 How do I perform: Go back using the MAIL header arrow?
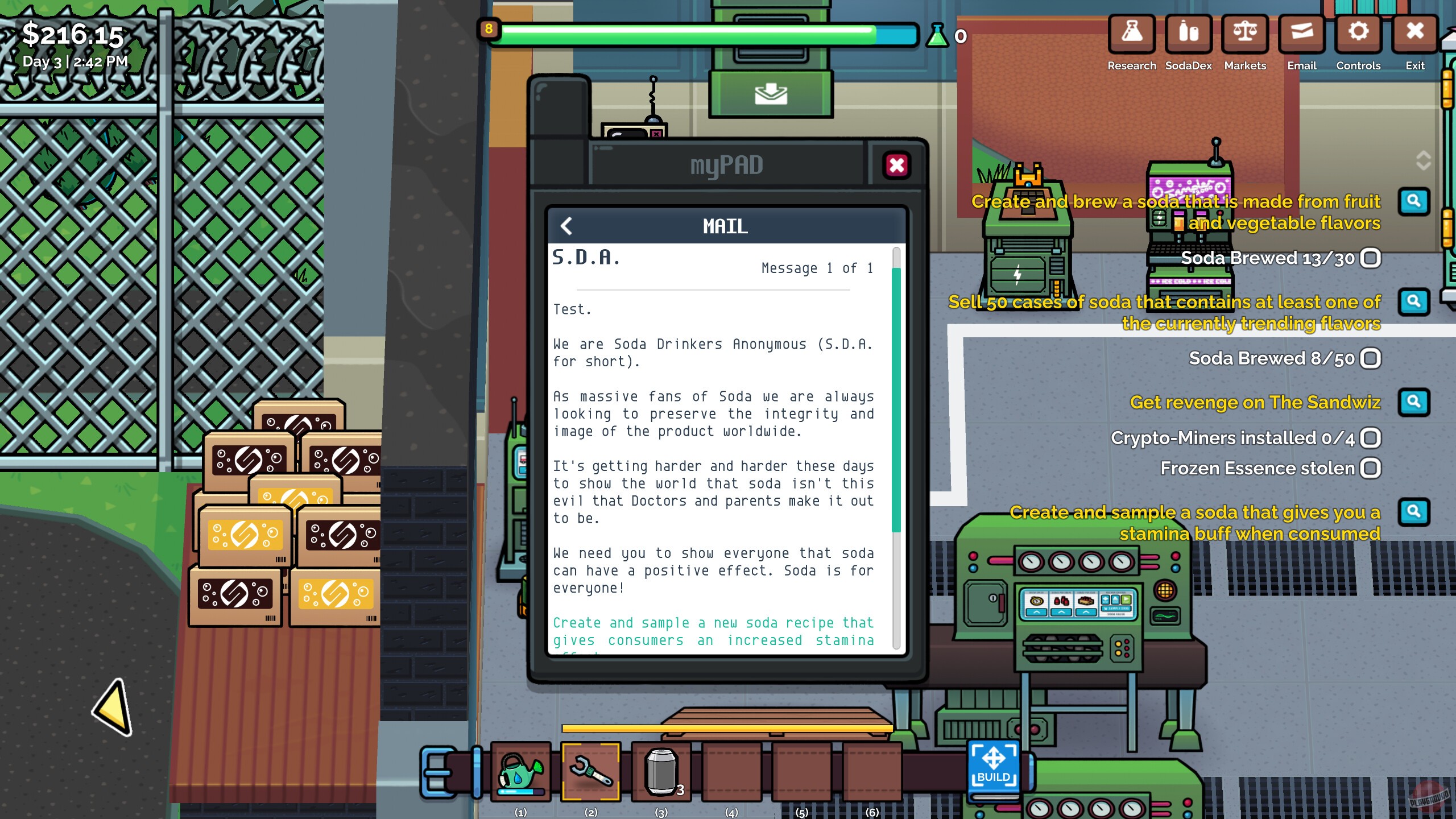(x=566, y=226)
